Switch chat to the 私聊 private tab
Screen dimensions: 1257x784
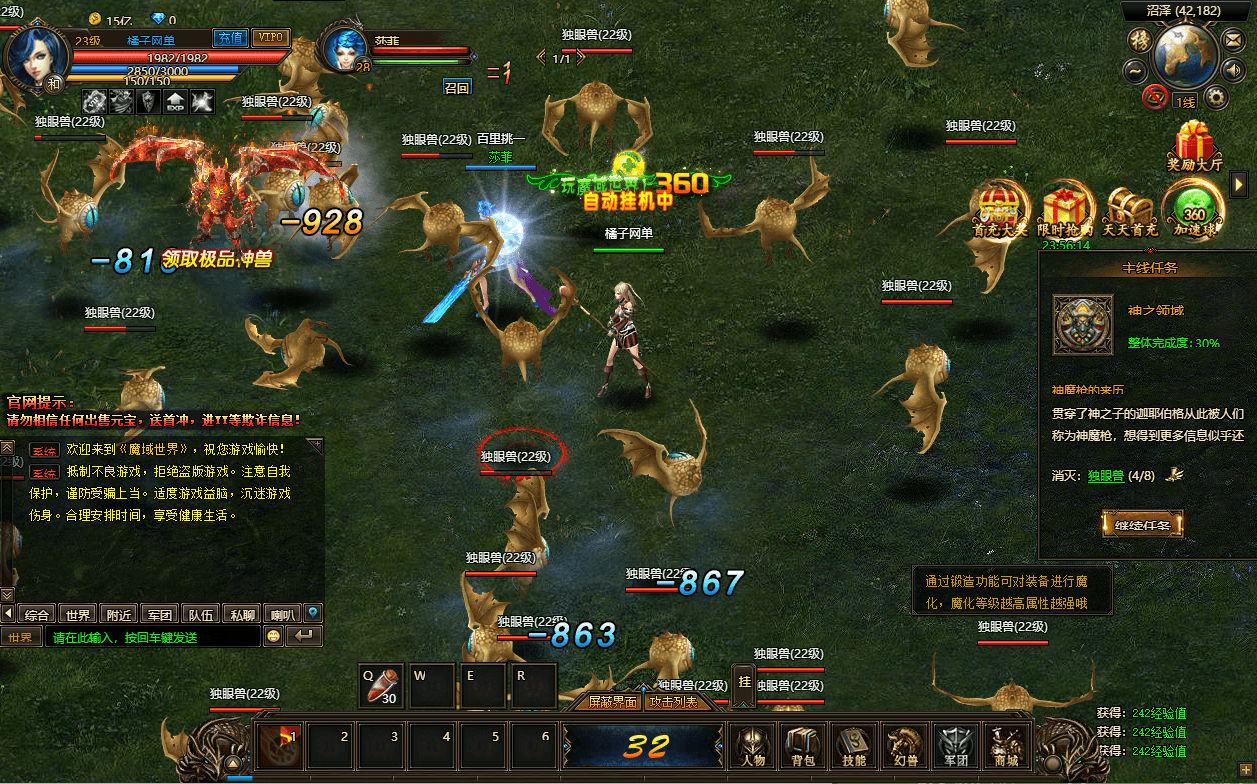click(x=240, y=614)
